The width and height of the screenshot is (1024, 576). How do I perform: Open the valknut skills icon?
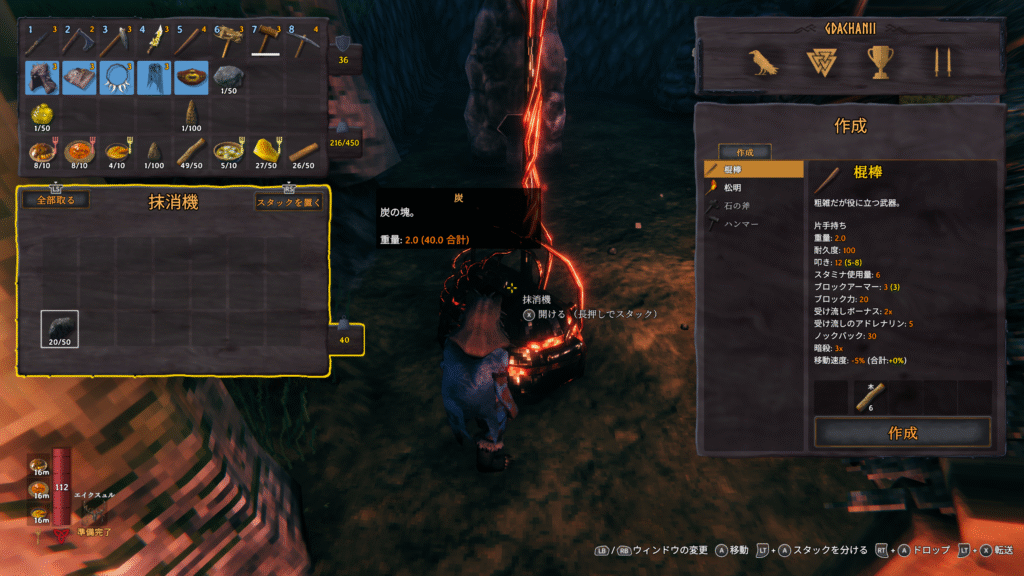(x=821, y=64)
